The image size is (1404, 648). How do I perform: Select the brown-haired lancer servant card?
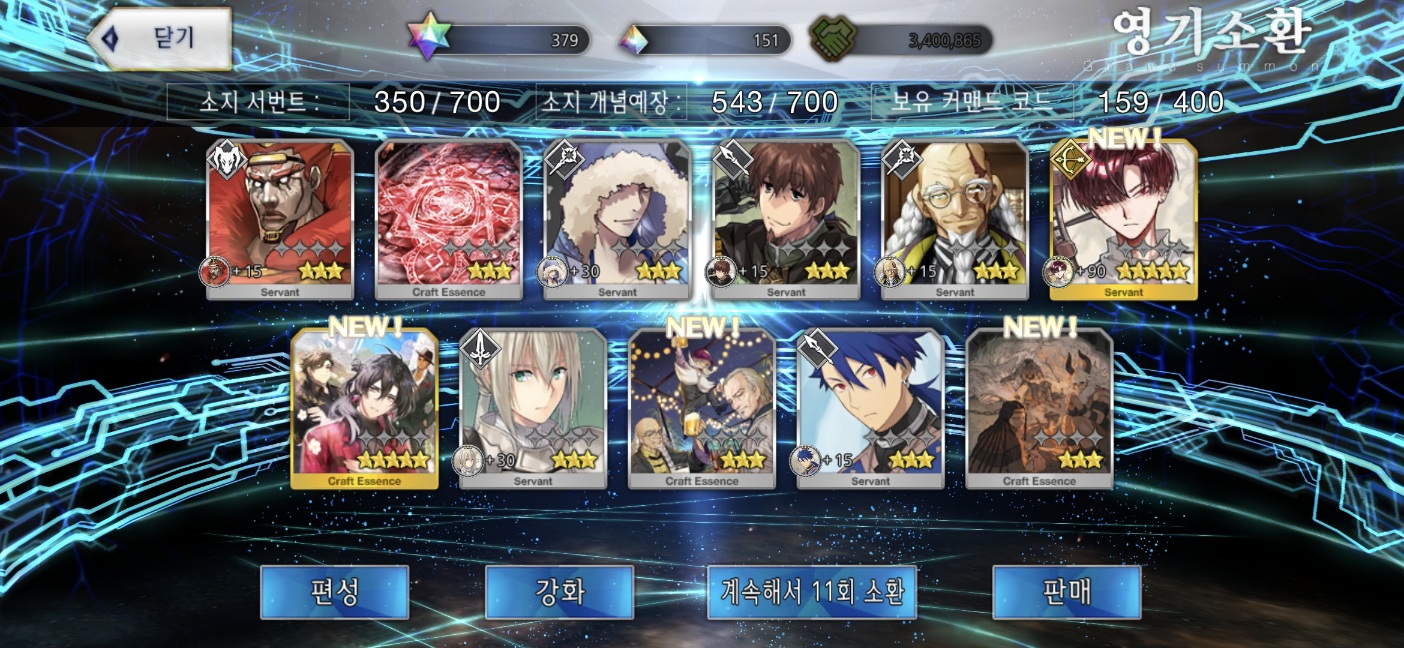[786, 219]
